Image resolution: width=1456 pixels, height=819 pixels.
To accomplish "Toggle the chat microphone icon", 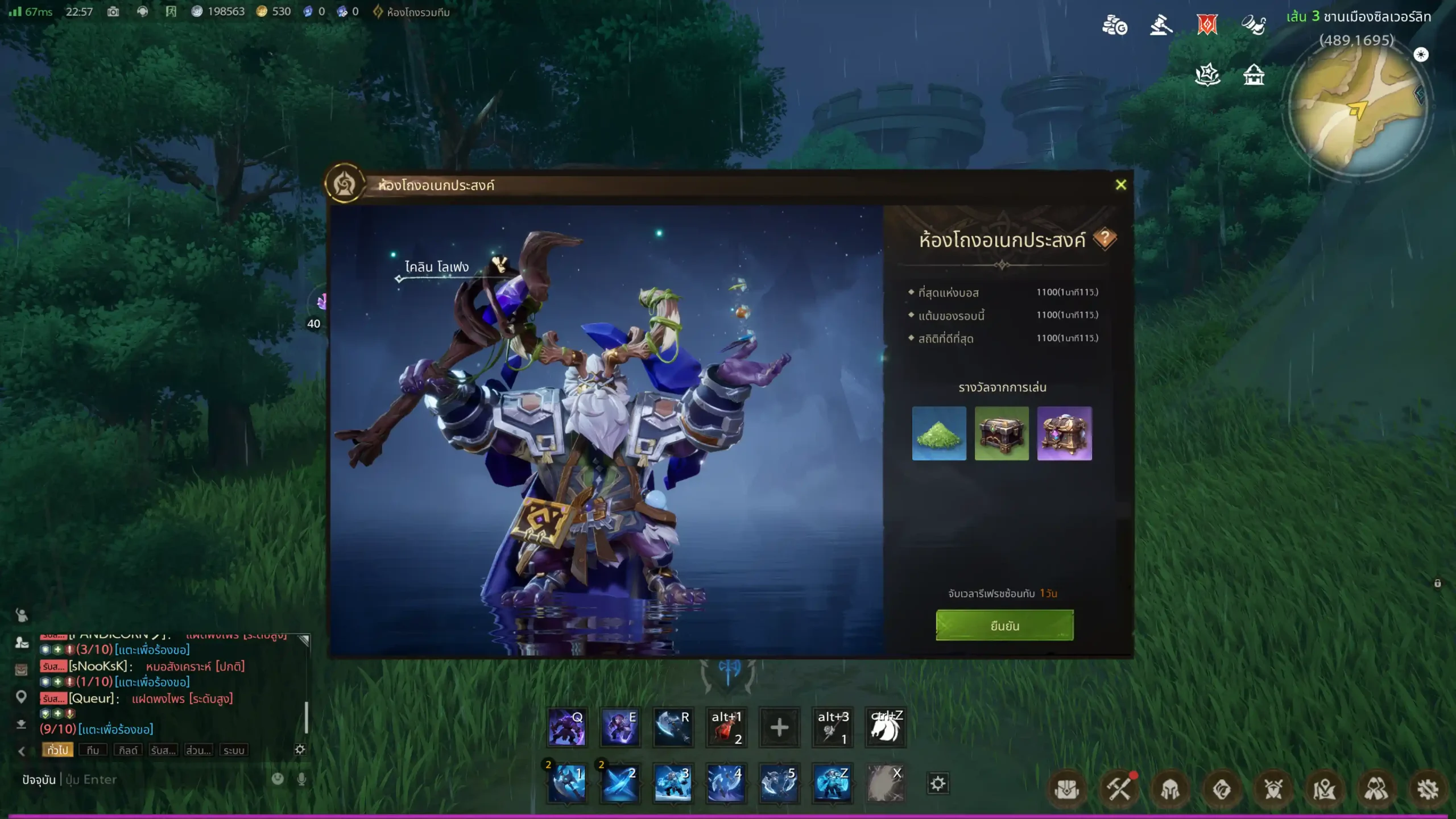I will (x=301, y=779).
